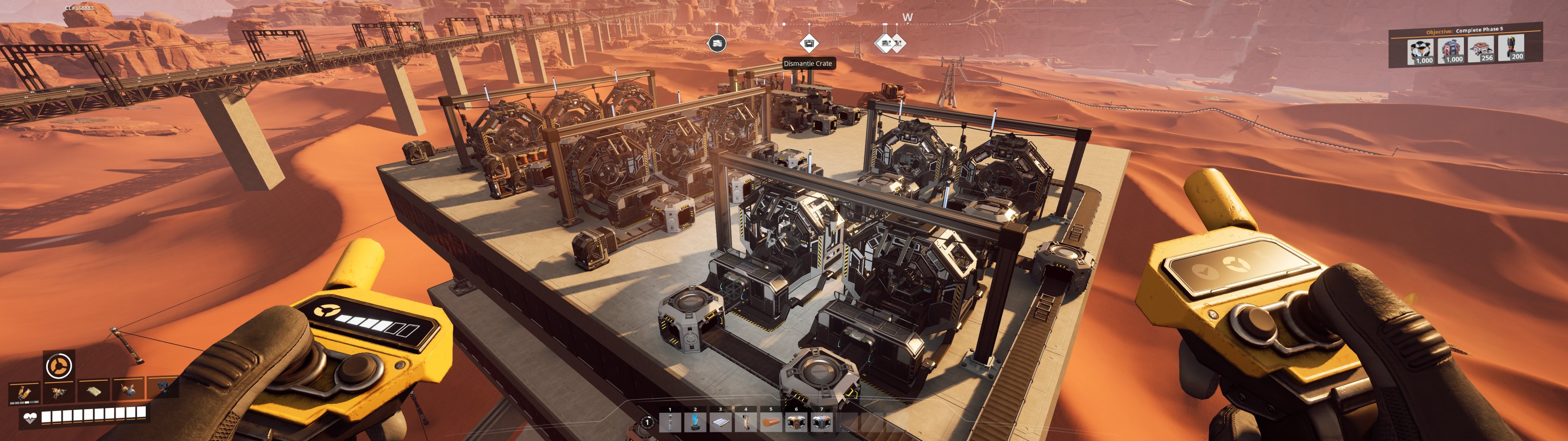Click the objective item requiring 200 units

click(x=1511, y=48)
